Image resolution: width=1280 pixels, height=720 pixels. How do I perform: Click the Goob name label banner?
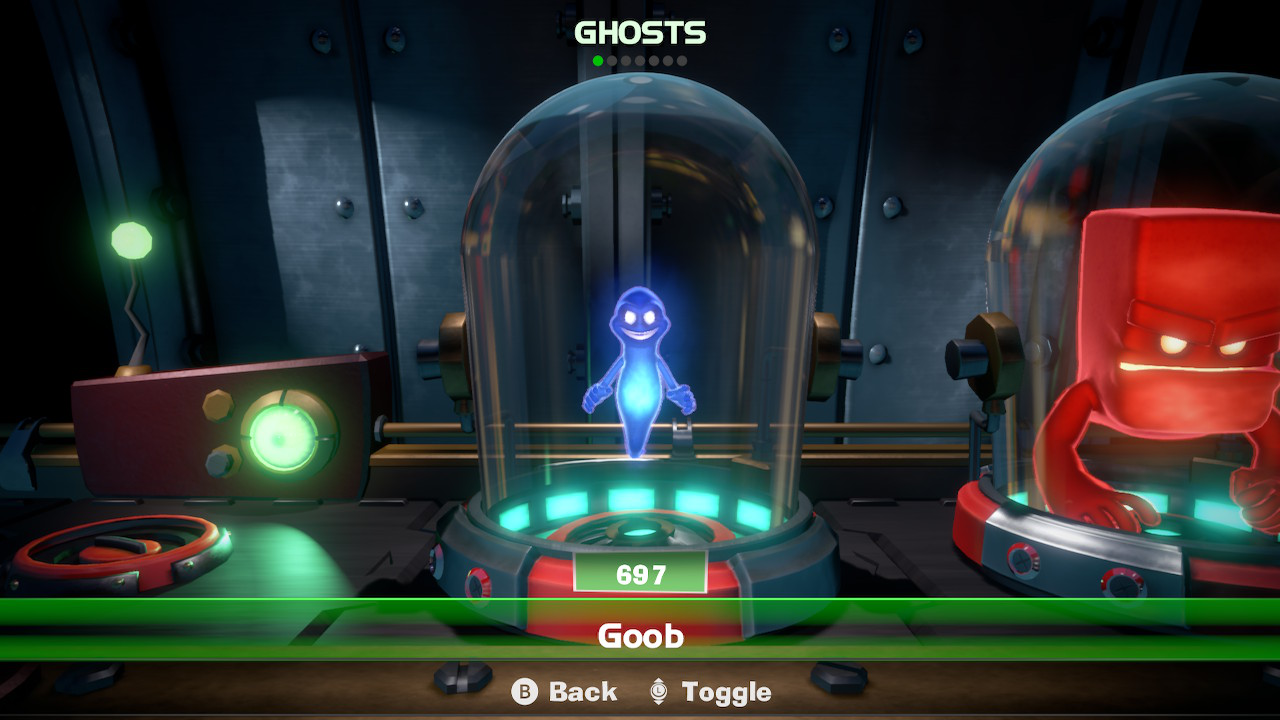(x=640, y=633)
